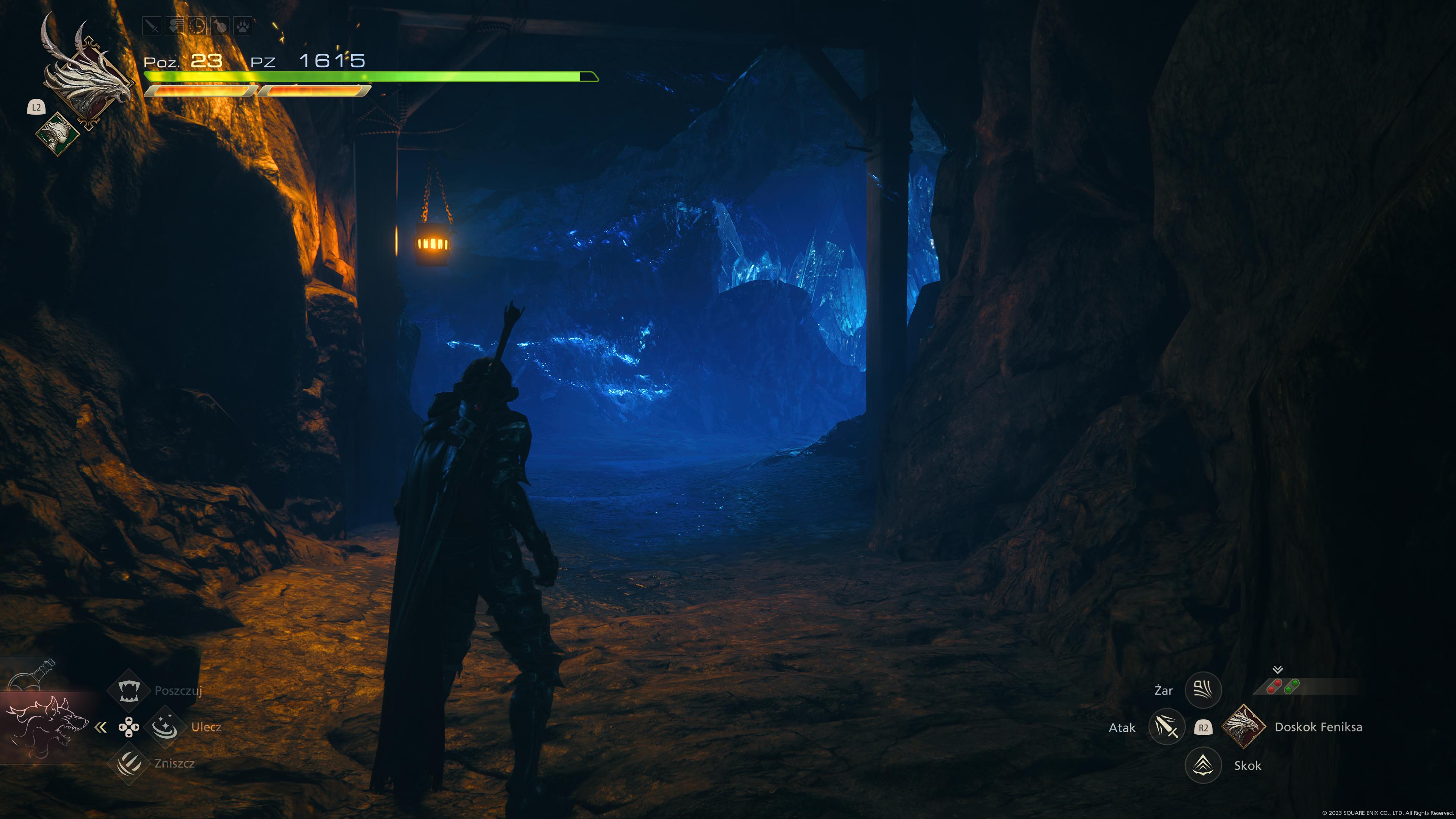This screenshot has width=1456, height=819.
Task: Trigger the Doskok Feniksa ability
Action: coord(1243,727)
